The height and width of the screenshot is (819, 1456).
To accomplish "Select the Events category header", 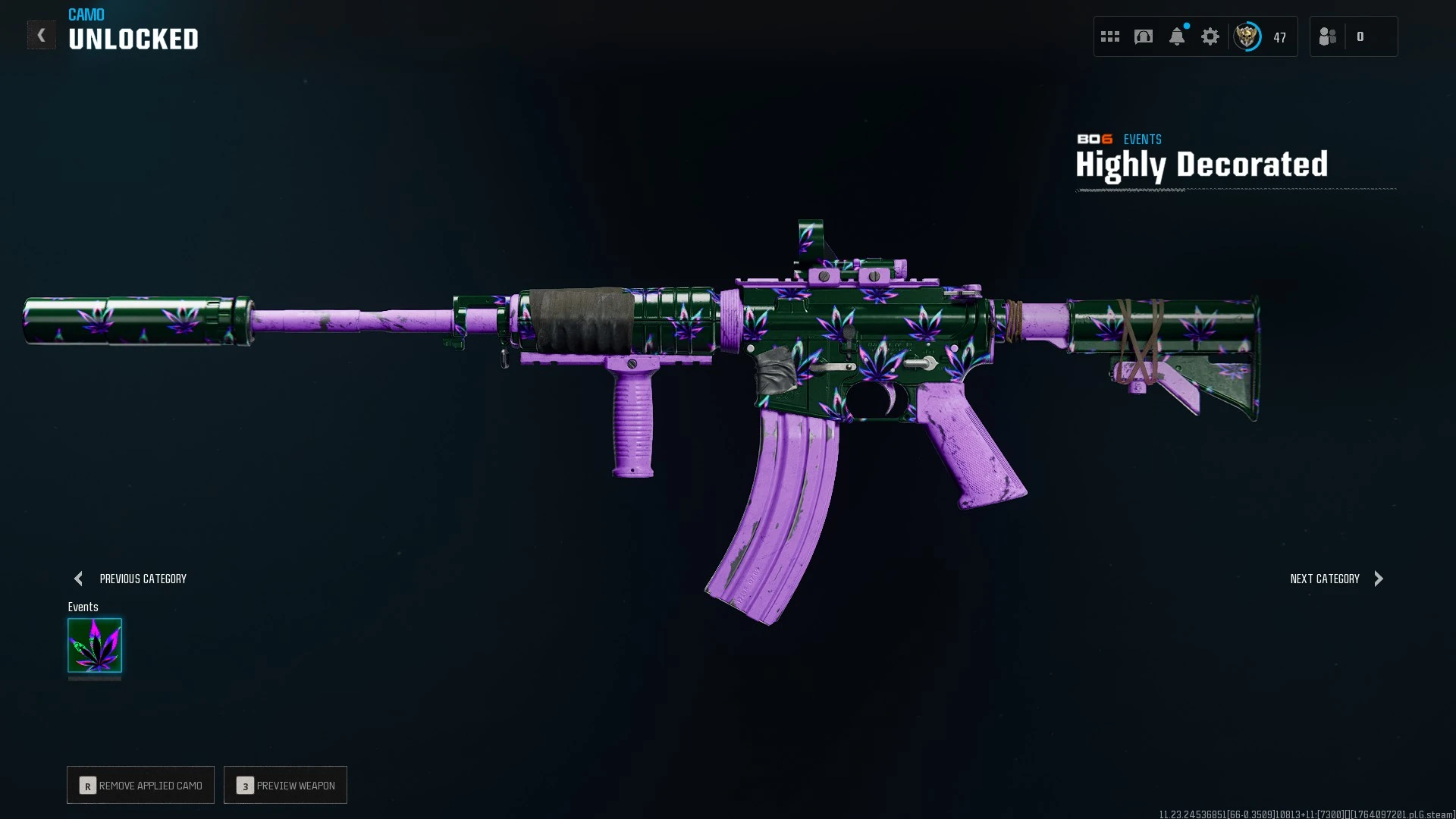I will (83, 607).
